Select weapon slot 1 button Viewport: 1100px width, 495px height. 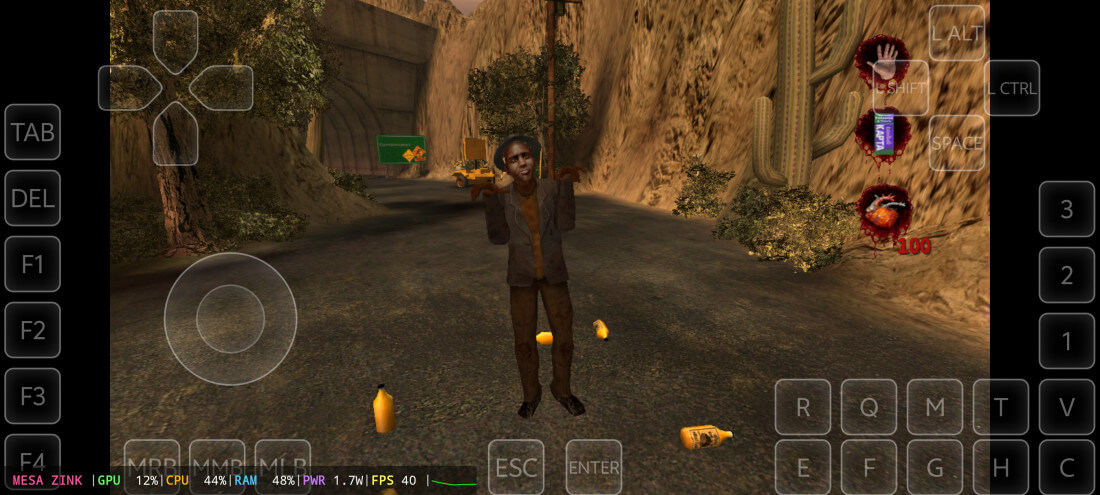pyautogui.click(x=1067, y=341)
